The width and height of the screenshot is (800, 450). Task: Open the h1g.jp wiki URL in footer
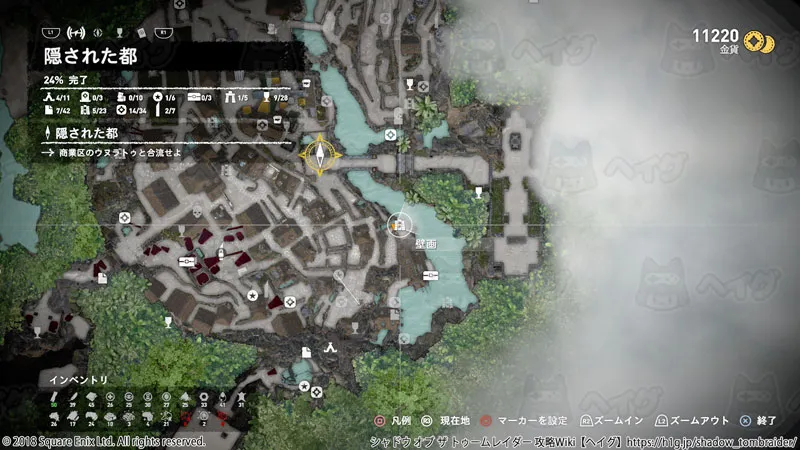tap(718, 441)
